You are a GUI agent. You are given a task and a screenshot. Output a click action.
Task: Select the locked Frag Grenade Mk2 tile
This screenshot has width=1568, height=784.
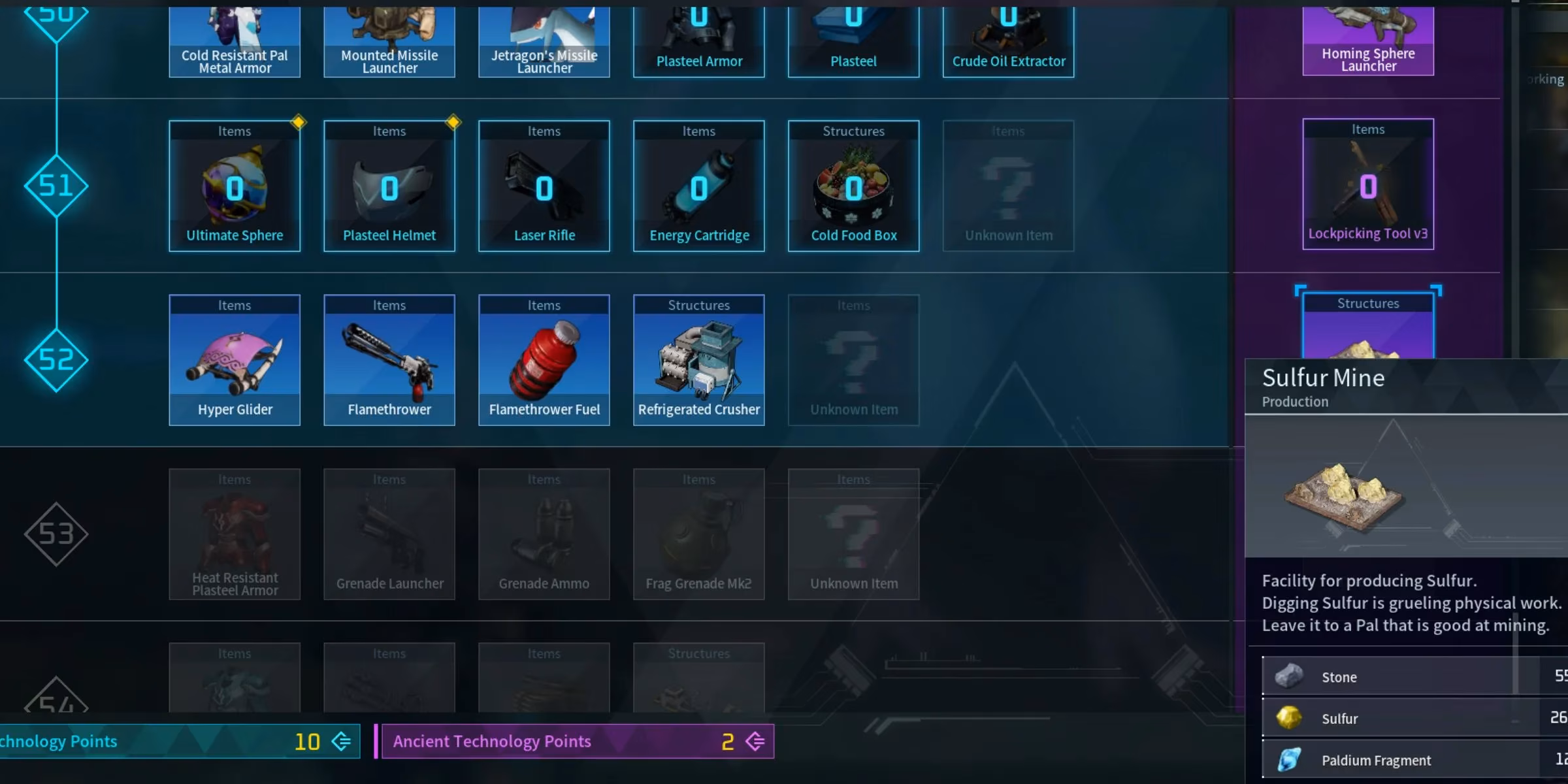click(x=699, y=534)
